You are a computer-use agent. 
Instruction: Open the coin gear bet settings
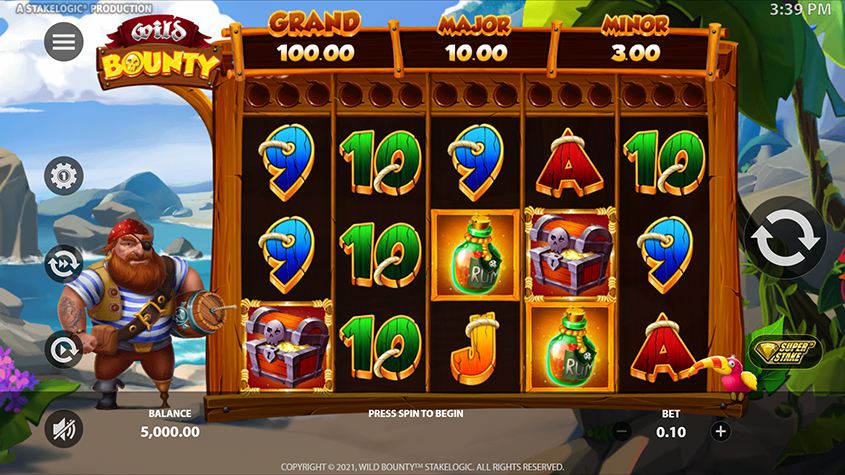point(64,176)
